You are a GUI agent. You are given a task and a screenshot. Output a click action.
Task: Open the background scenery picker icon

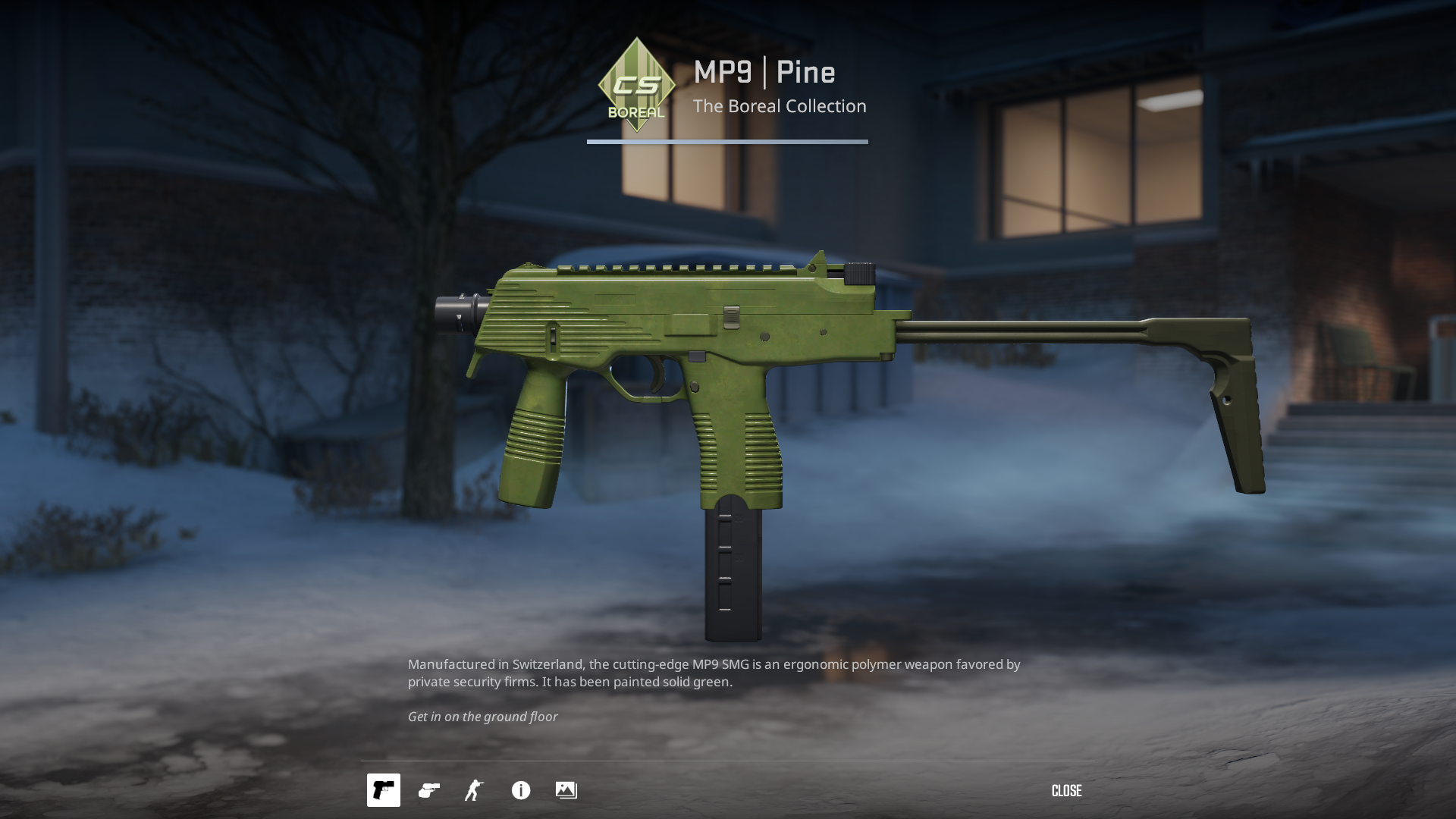coord(566,790)
